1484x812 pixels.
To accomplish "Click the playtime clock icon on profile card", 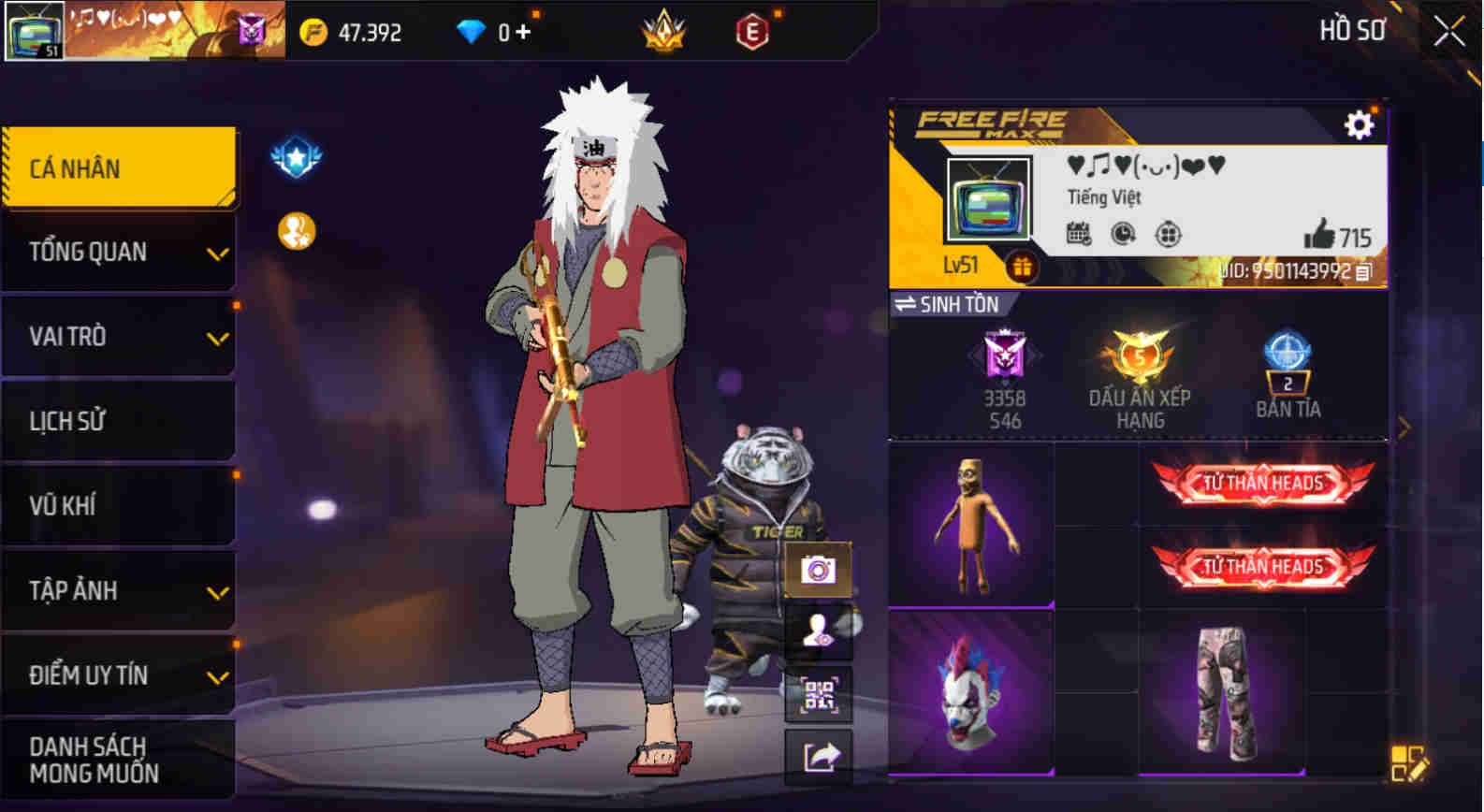I will [1122, 235].
